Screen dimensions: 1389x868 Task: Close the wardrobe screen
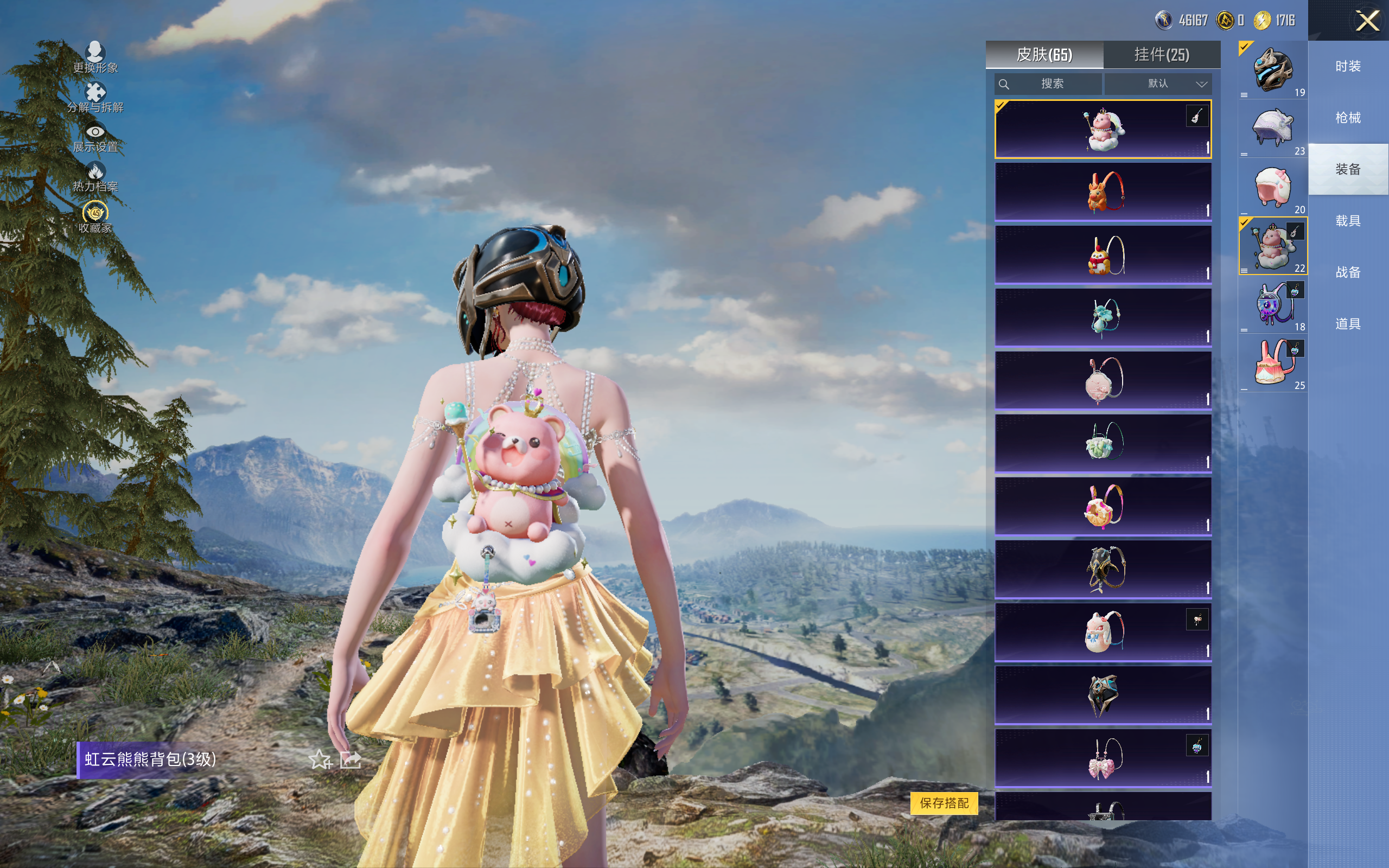1367,21
